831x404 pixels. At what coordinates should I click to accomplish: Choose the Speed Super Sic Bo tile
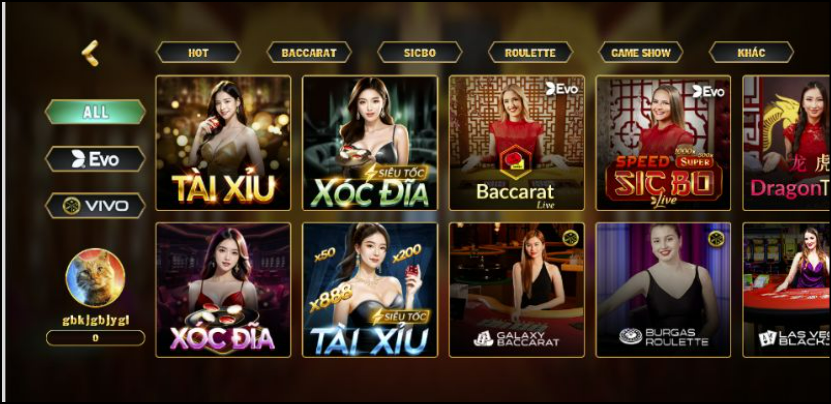point(663,143)
